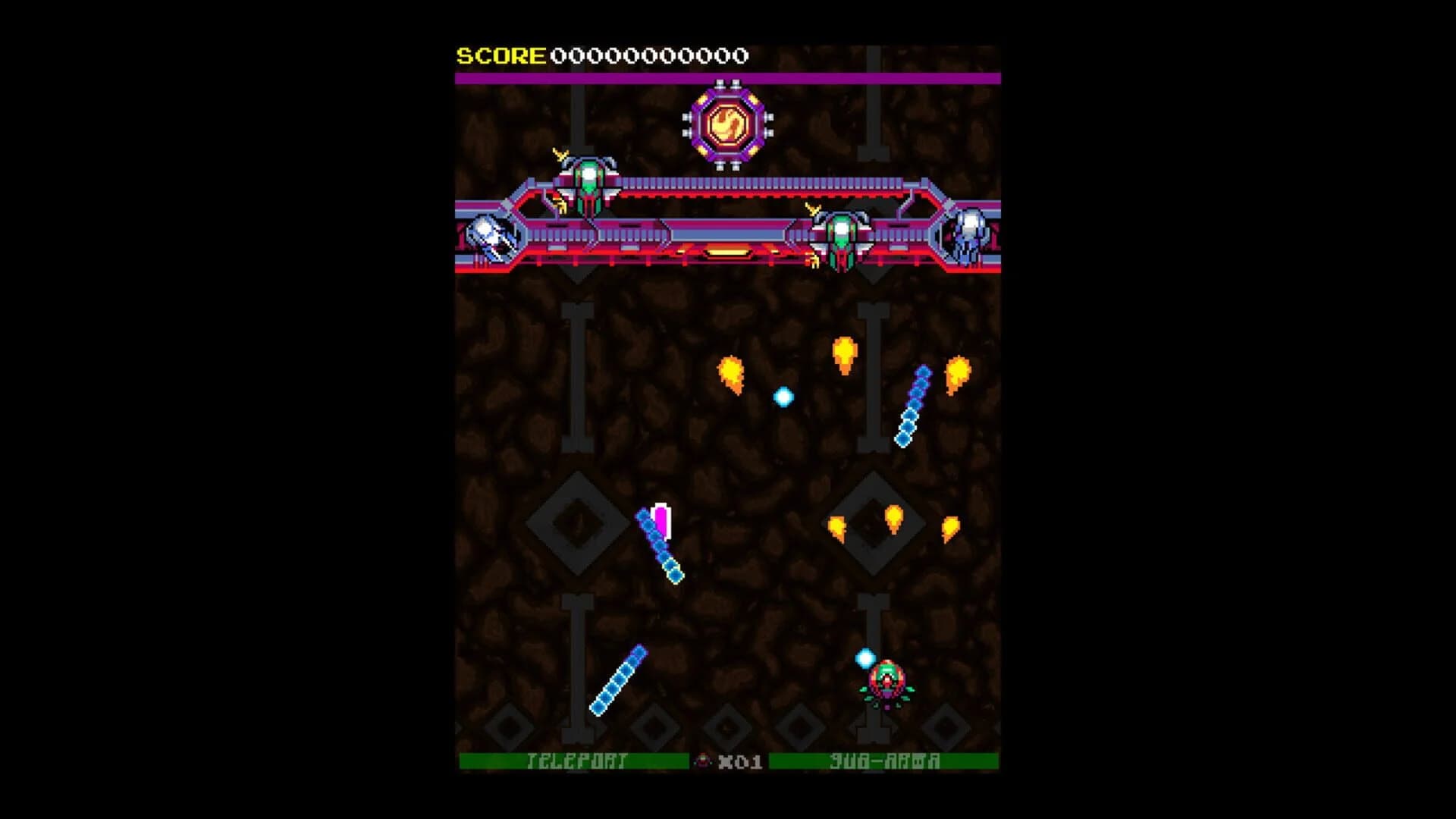Click the zero score digits readout
Viewport: 1456px width, 819px height.
coord(648,55)
